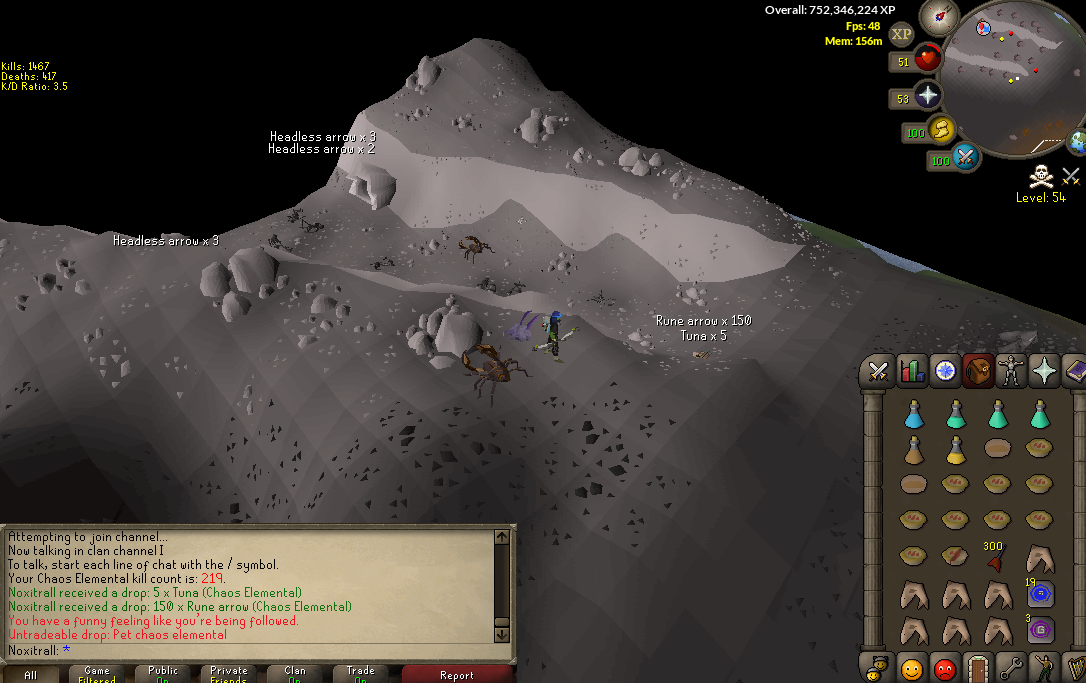Click the red Report button

tap(456, 674)
